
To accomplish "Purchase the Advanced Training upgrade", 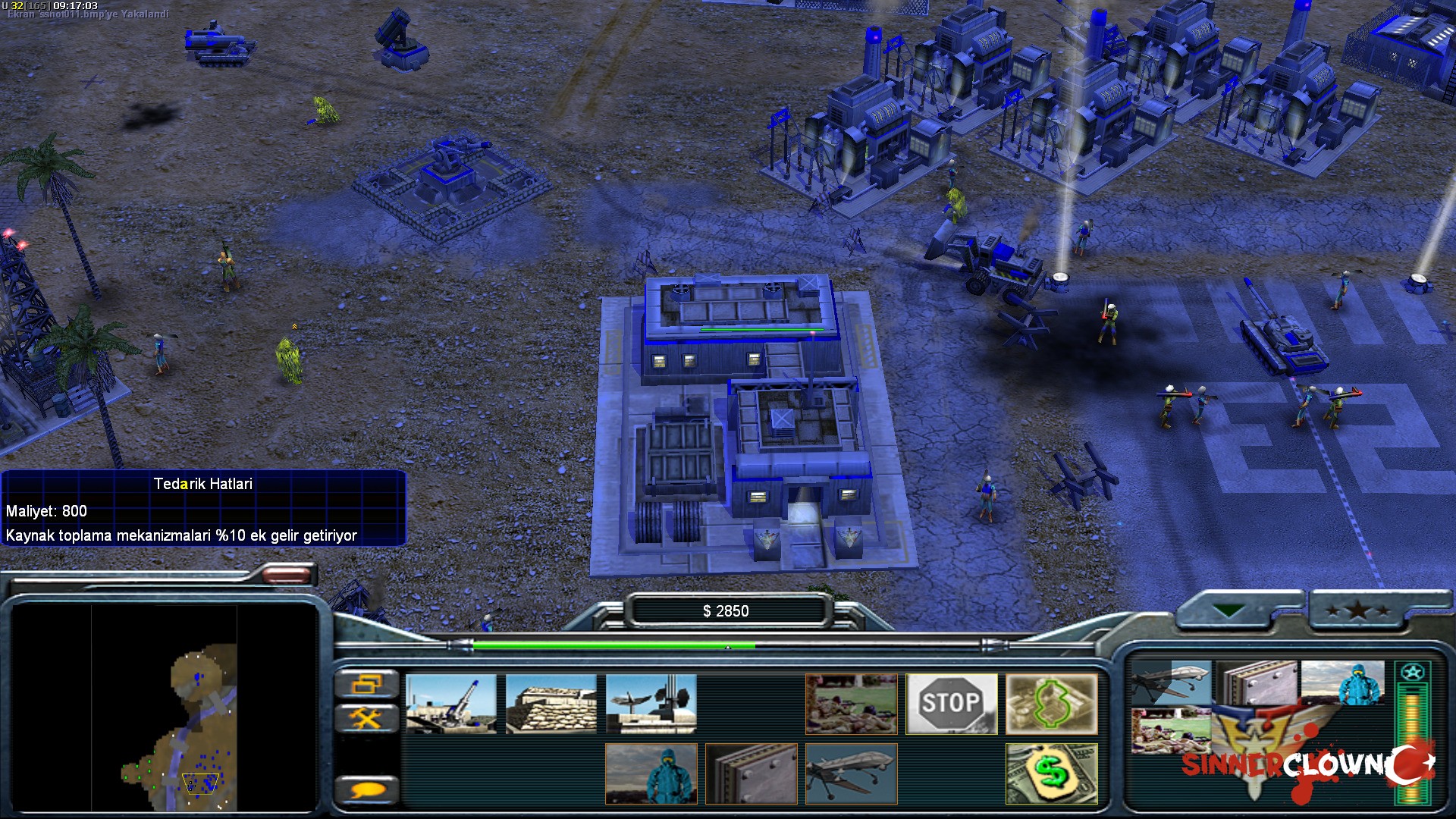I will 851,704.
